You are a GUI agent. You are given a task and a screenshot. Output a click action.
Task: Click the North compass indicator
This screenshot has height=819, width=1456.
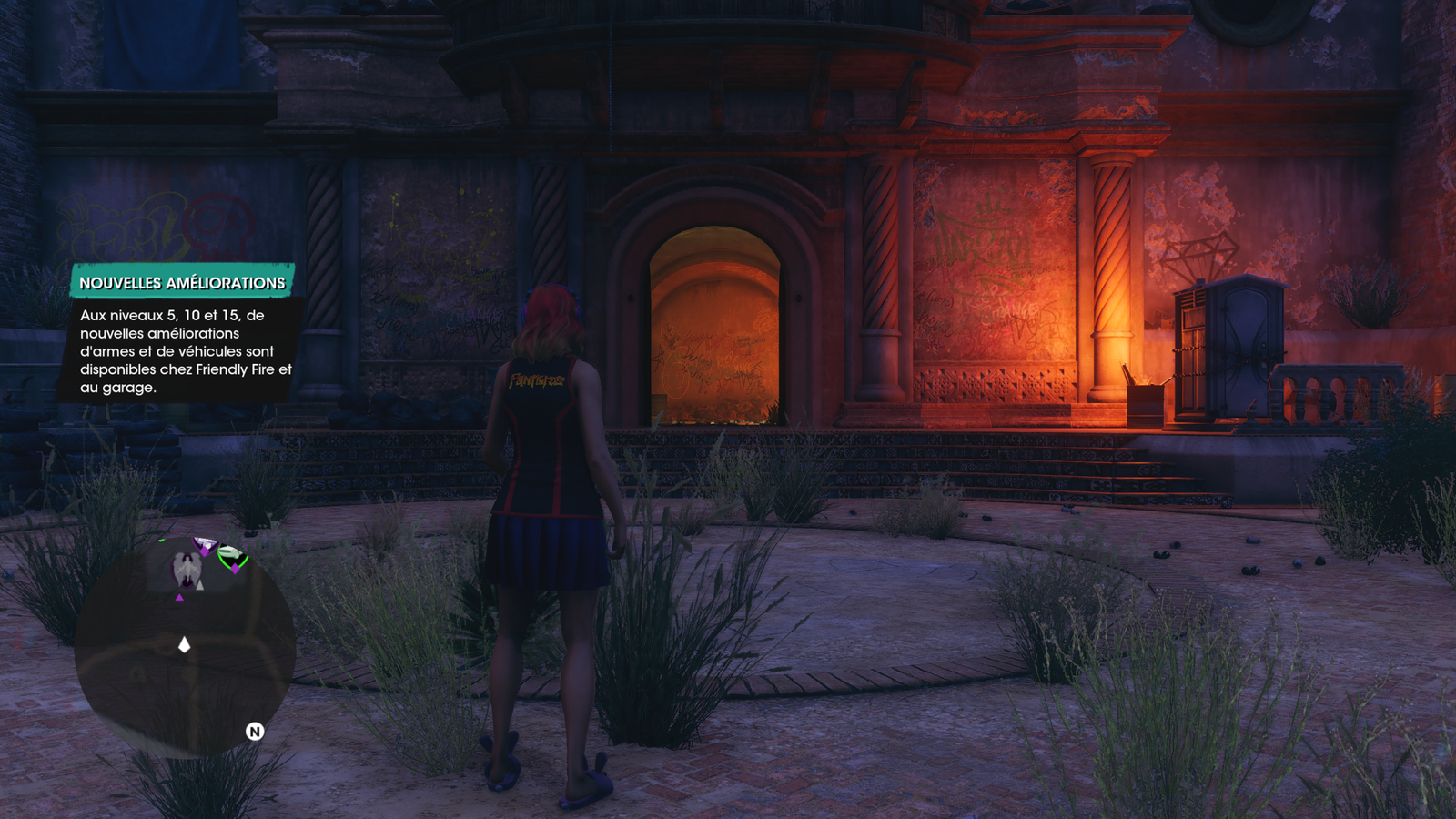click(255, 732)
